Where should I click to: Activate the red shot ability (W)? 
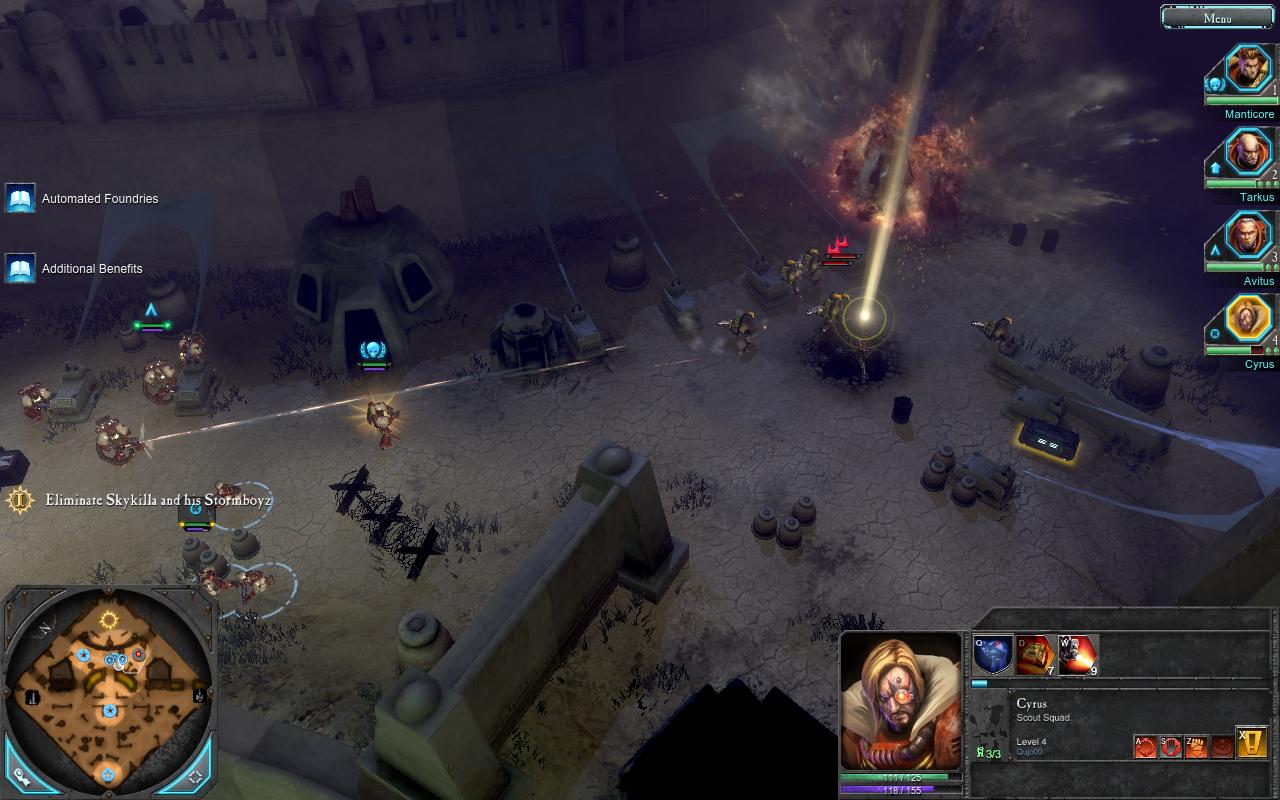pos(1078,655)
